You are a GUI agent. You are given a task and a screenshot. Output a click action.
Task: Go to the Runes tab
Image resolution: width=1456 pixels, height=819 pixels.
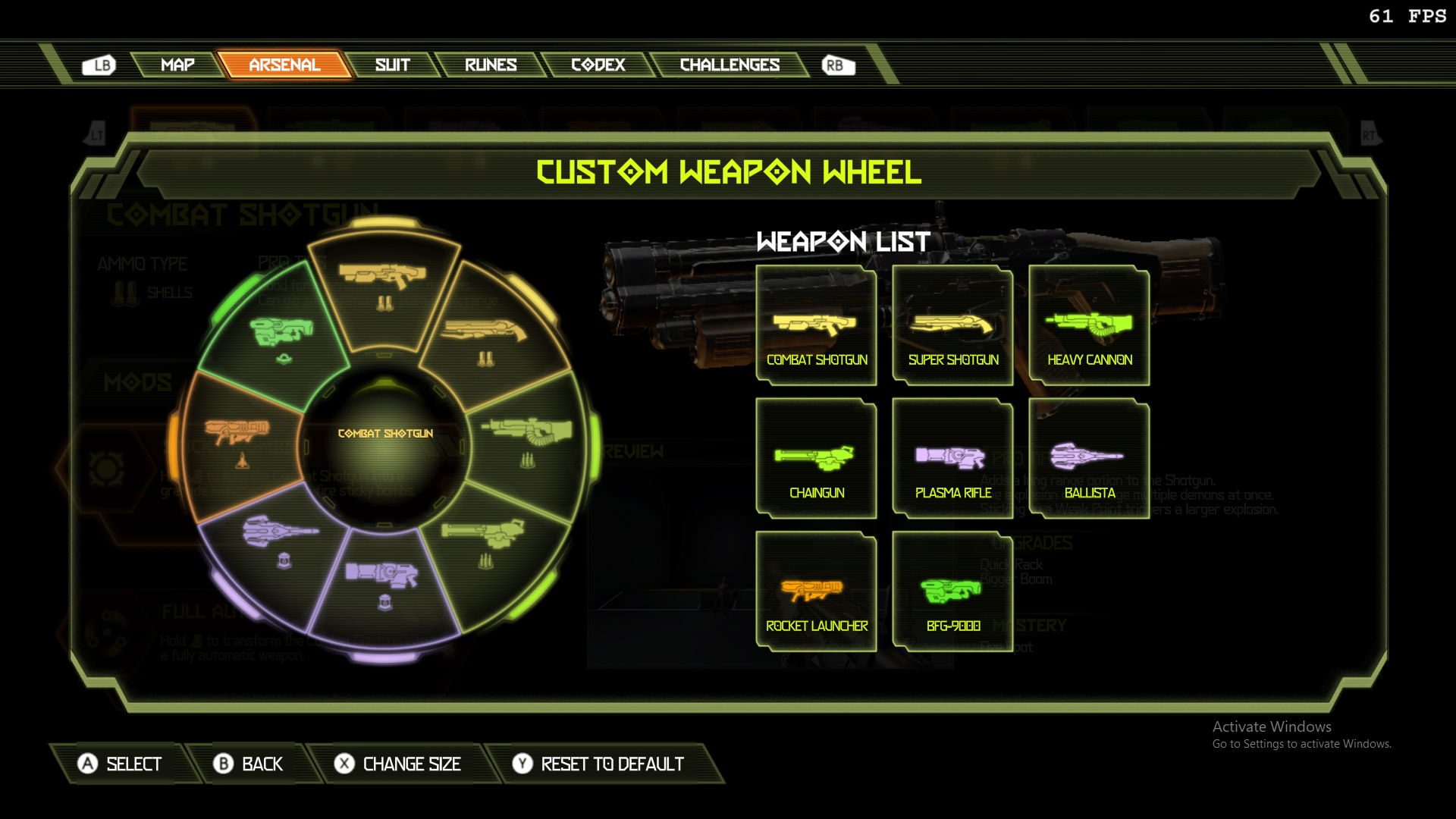(490, 65)
